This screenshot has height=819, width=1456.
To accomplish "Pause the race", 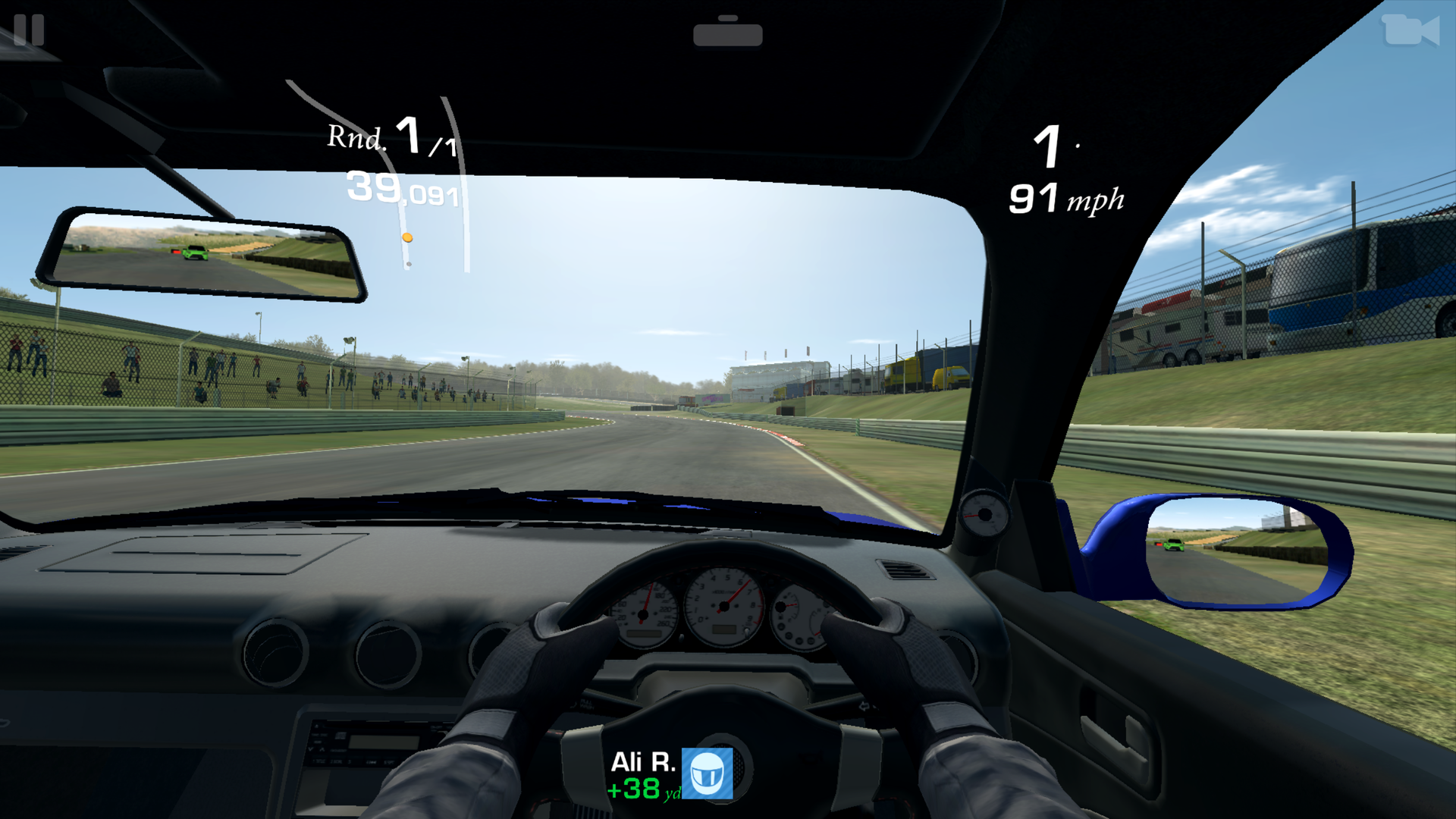I will click(29, 30).
